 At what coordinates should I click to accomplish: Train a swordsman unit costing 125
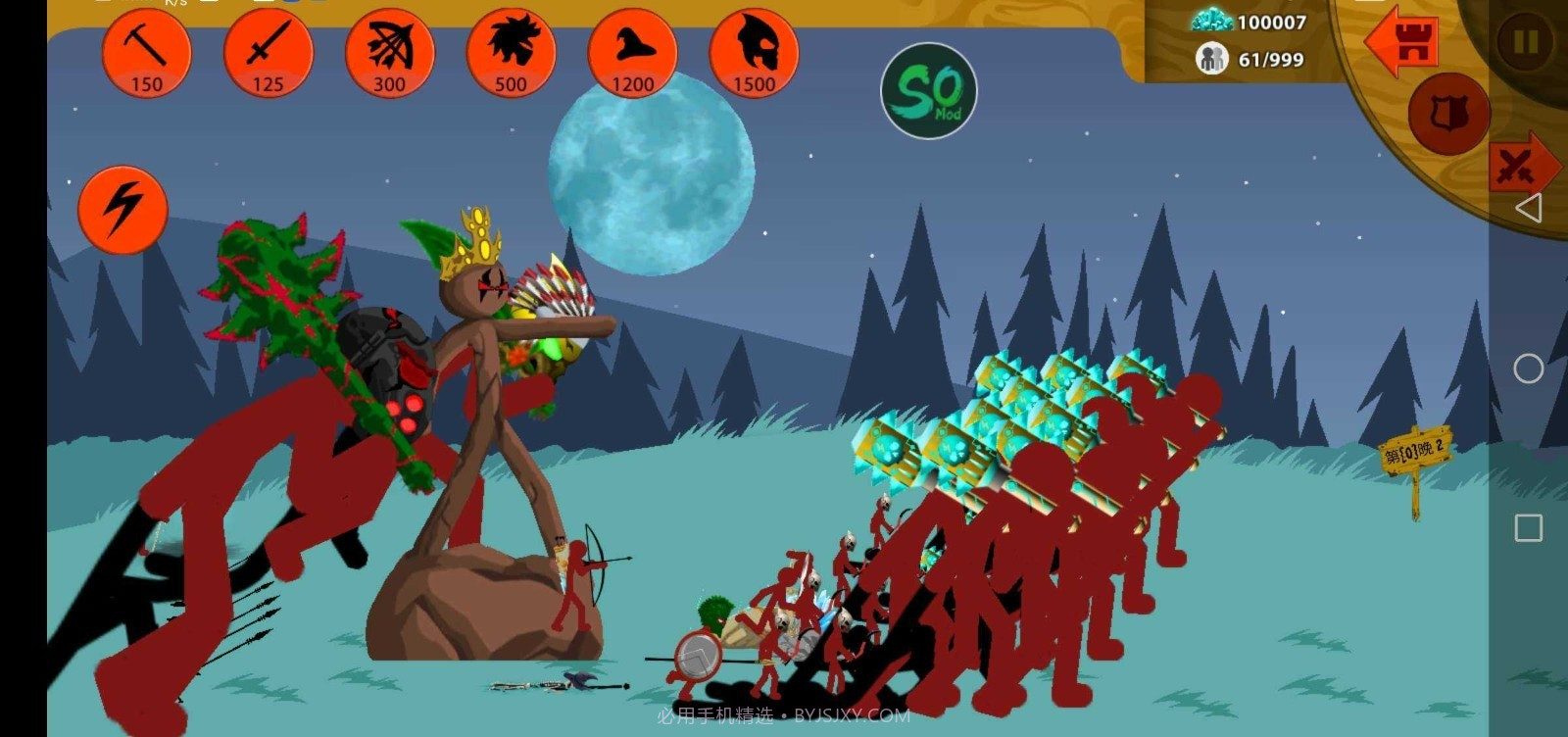coord(268,53)
